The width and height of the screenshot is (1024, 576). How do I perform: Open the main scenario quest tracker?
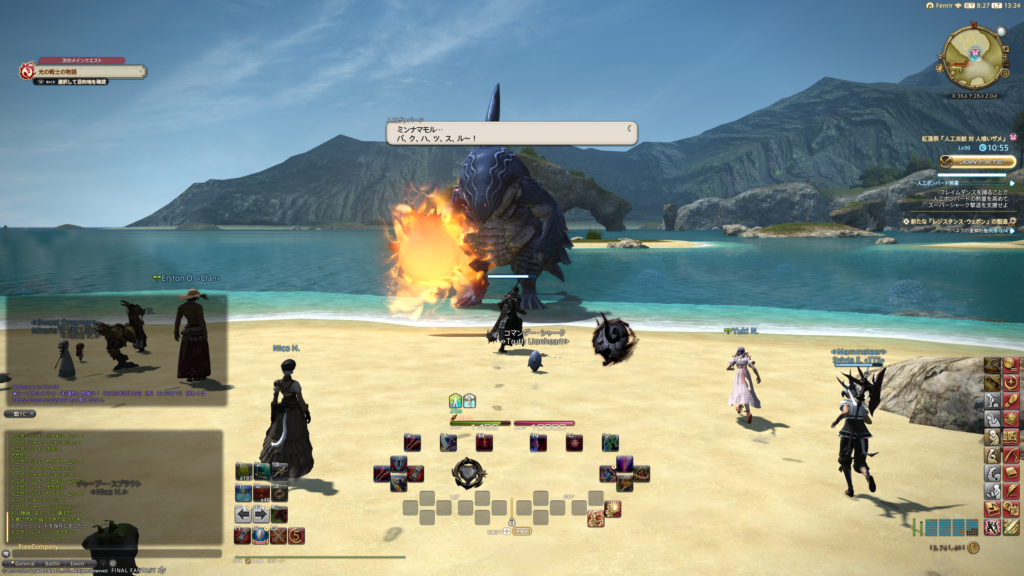click(85, 72)
